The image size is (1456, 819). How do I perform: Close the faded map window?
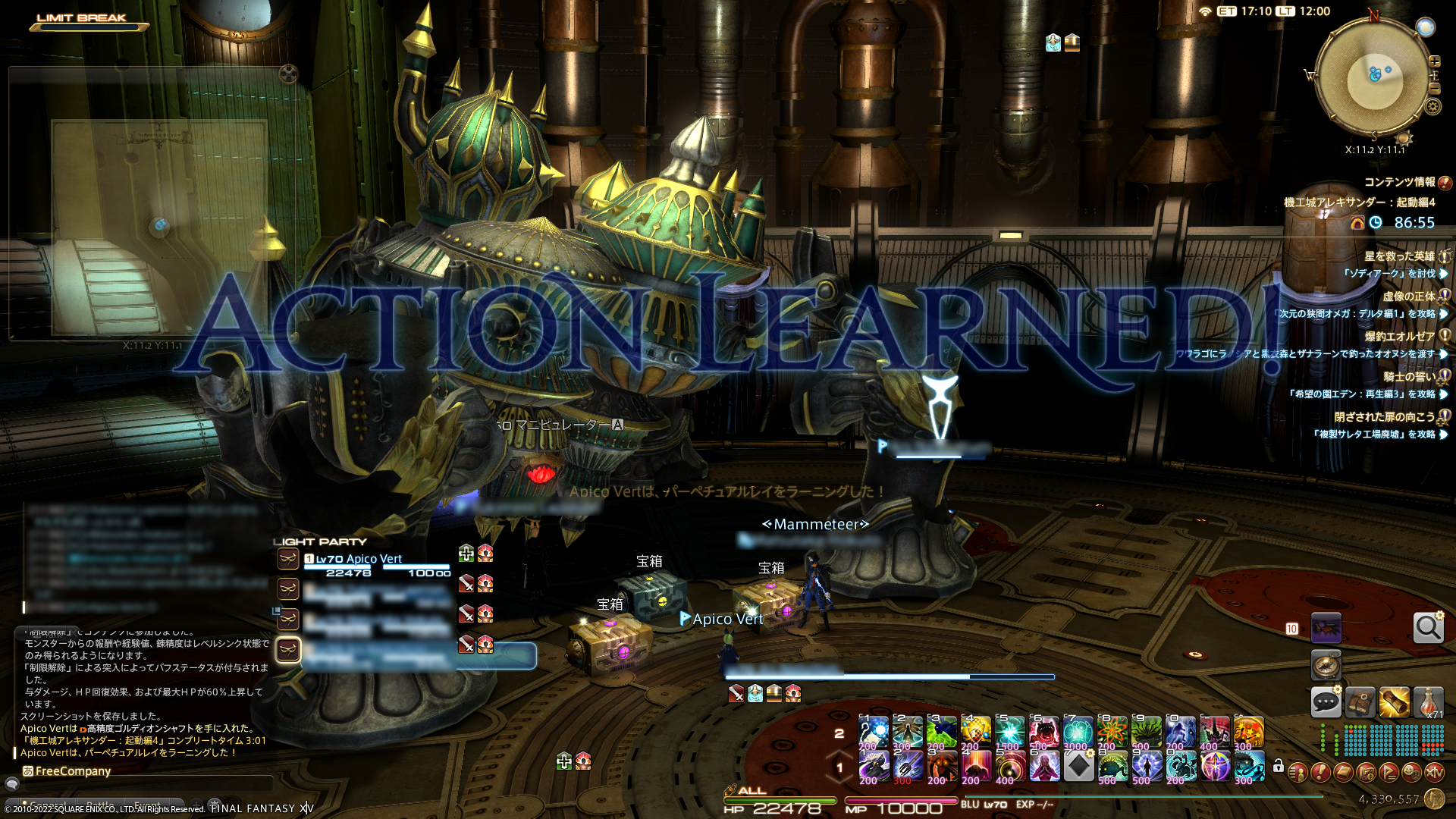288,74
